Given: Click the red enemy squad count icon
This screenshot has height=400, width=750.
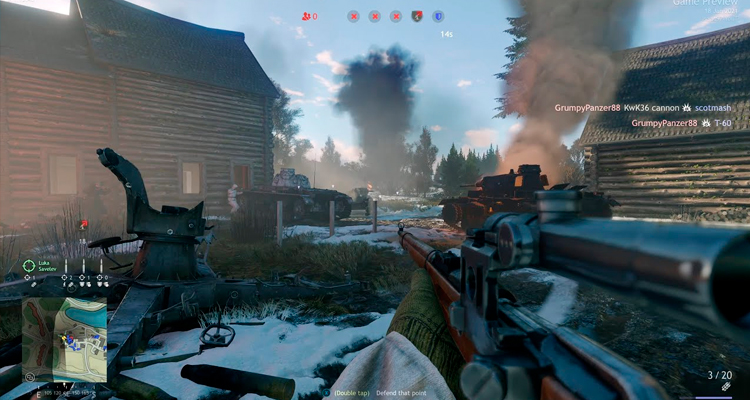Looking at the screenshot, I should coord(306,16).
